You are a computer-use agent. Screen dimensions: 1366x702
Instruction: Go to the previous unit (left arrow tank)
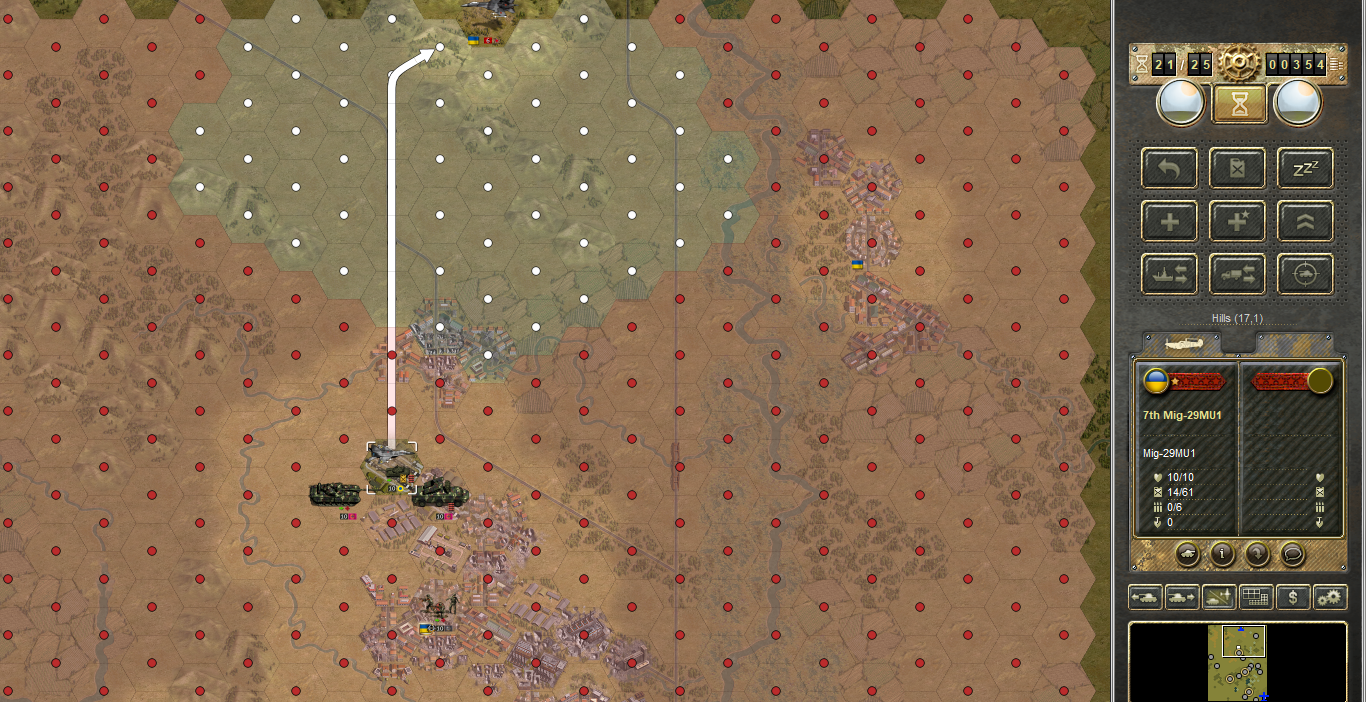click(x=1145, y=598)
